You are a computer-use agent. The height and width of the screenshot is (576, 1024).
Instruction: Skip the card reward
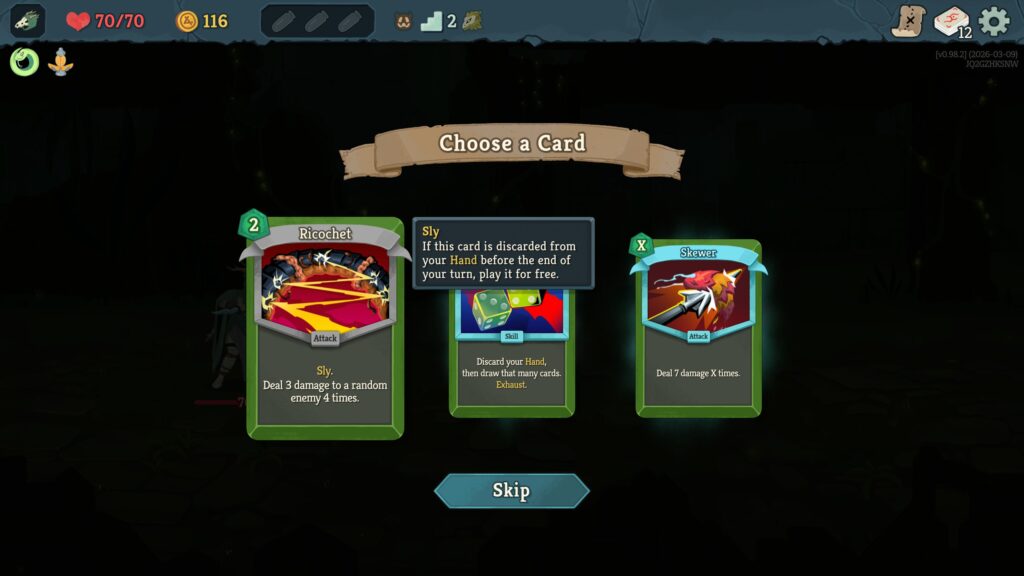pyautogui.click(x=511, y=490)
